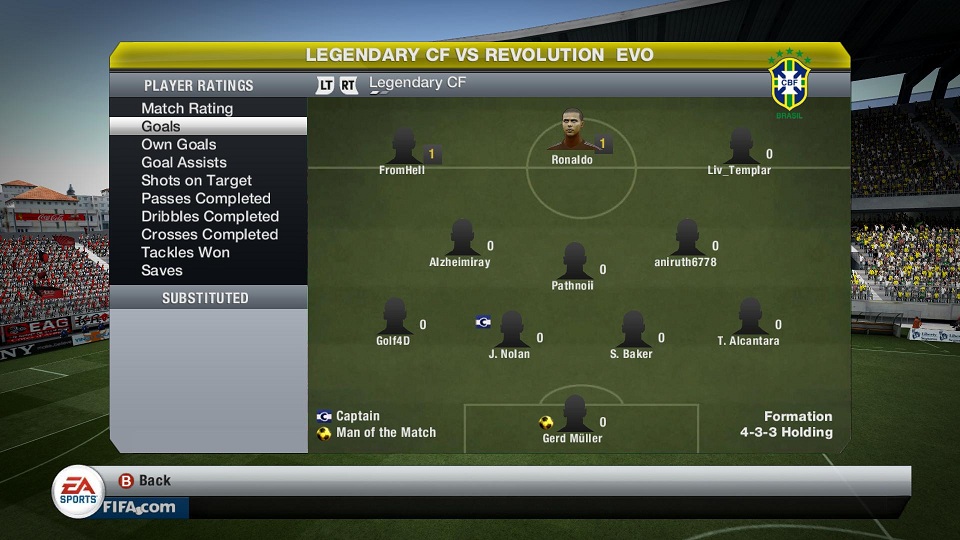View Passes Completed ratings
The image size is (960, 540).
206,198
